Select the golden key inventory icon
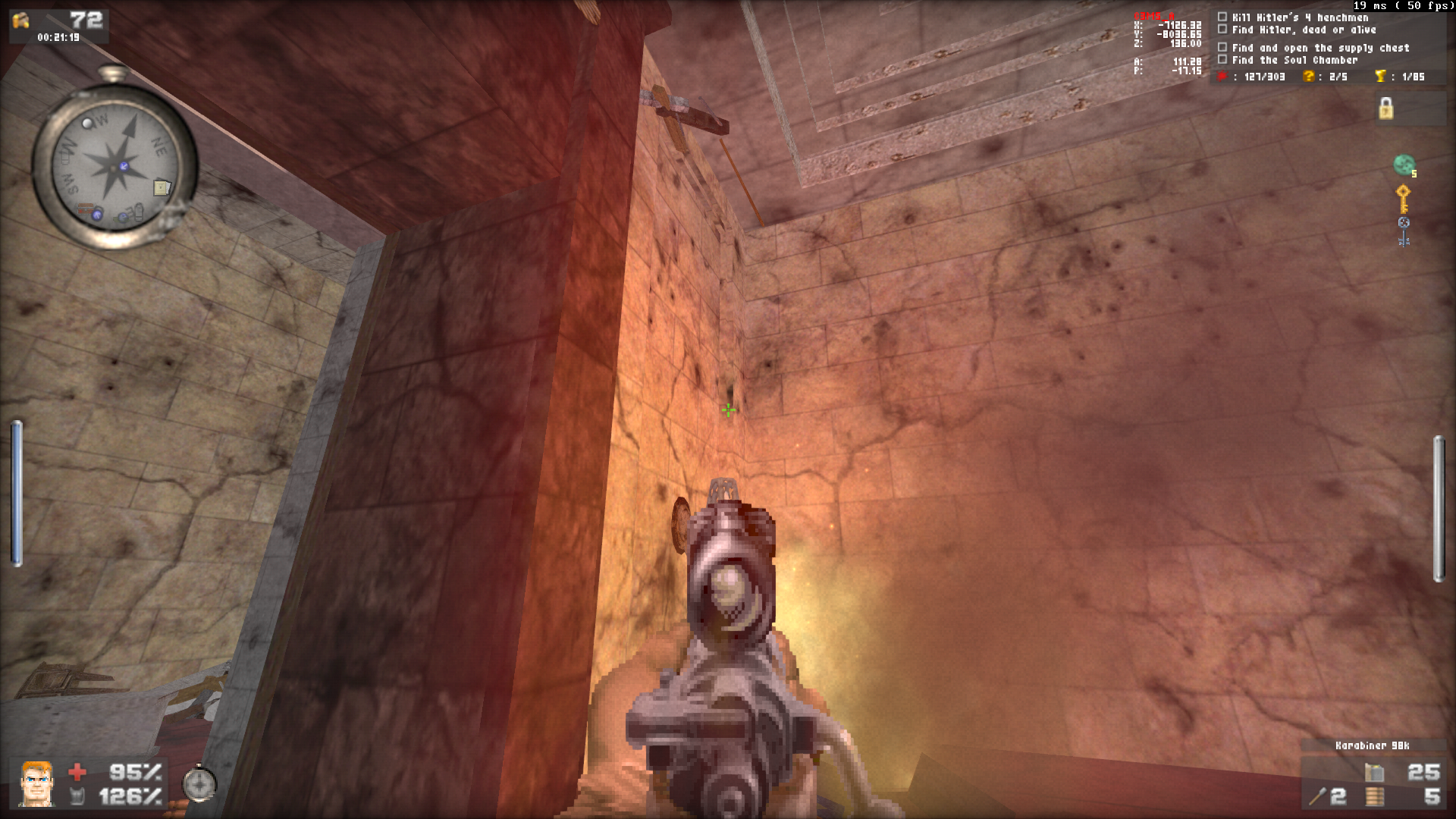 click(x=1403, y=200)
